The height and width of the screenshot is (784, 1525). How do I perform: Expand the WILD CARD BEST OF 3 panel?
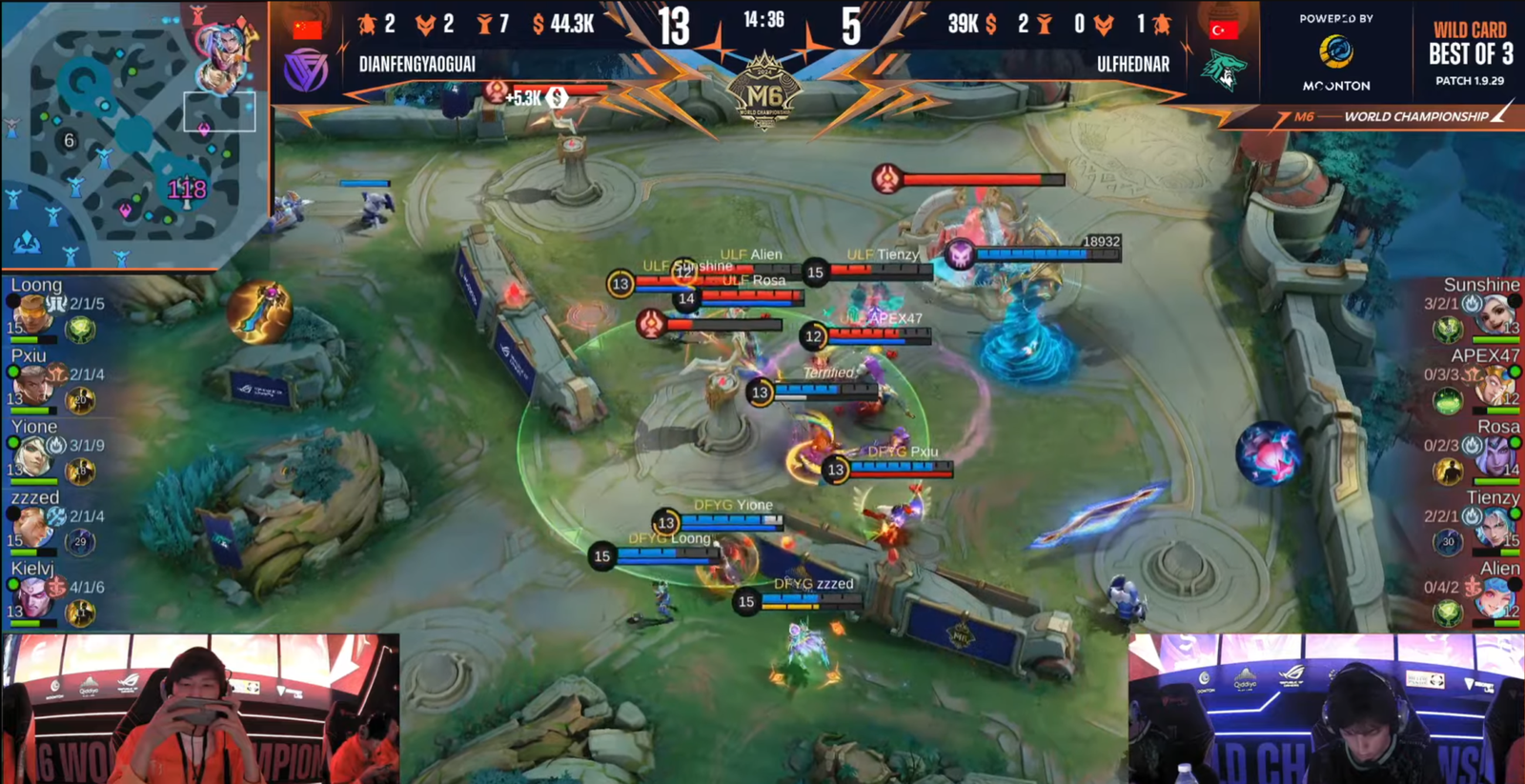click(x=1458, y=52)
